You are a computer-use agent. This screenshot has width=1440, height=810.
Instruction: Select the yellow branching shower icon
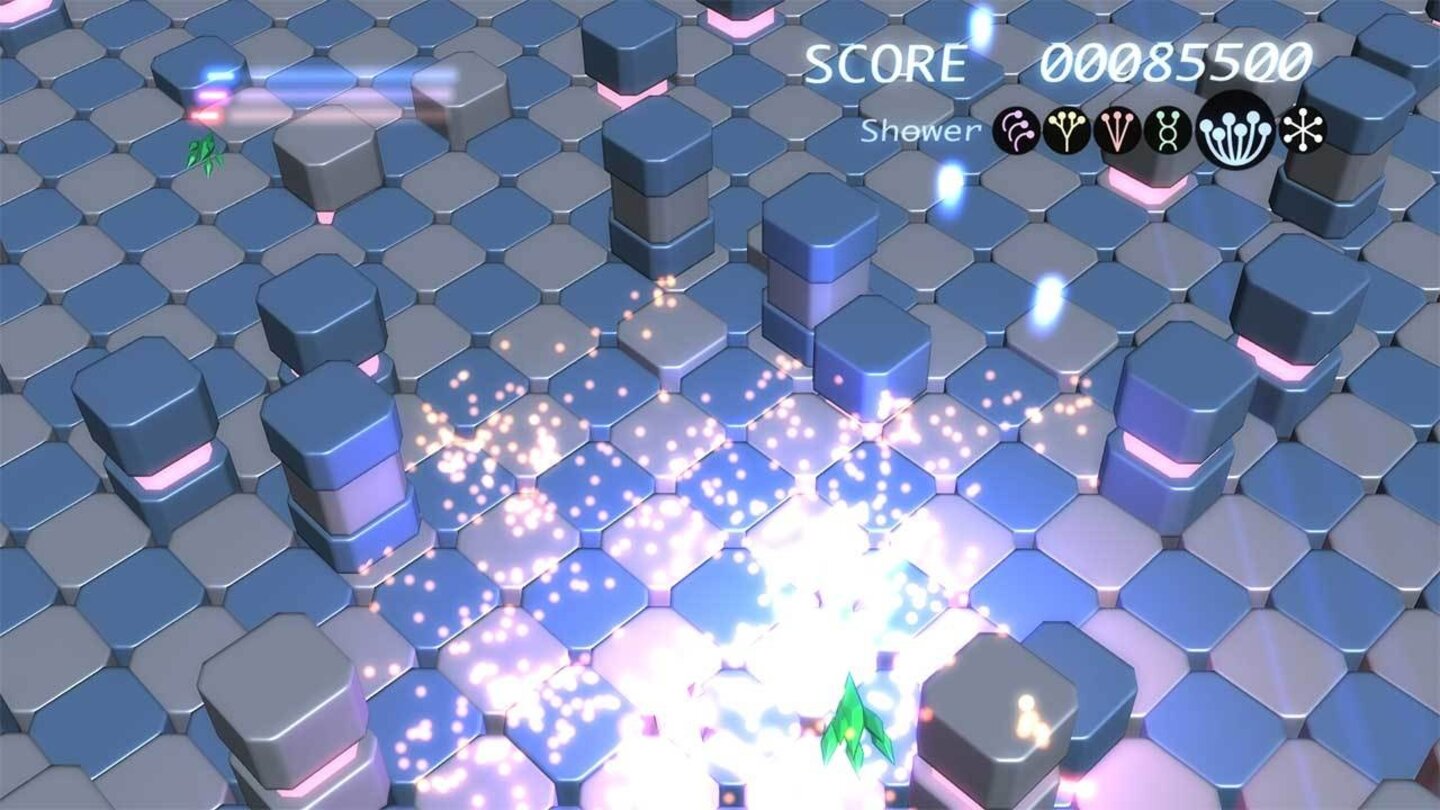coord(1066,130)
